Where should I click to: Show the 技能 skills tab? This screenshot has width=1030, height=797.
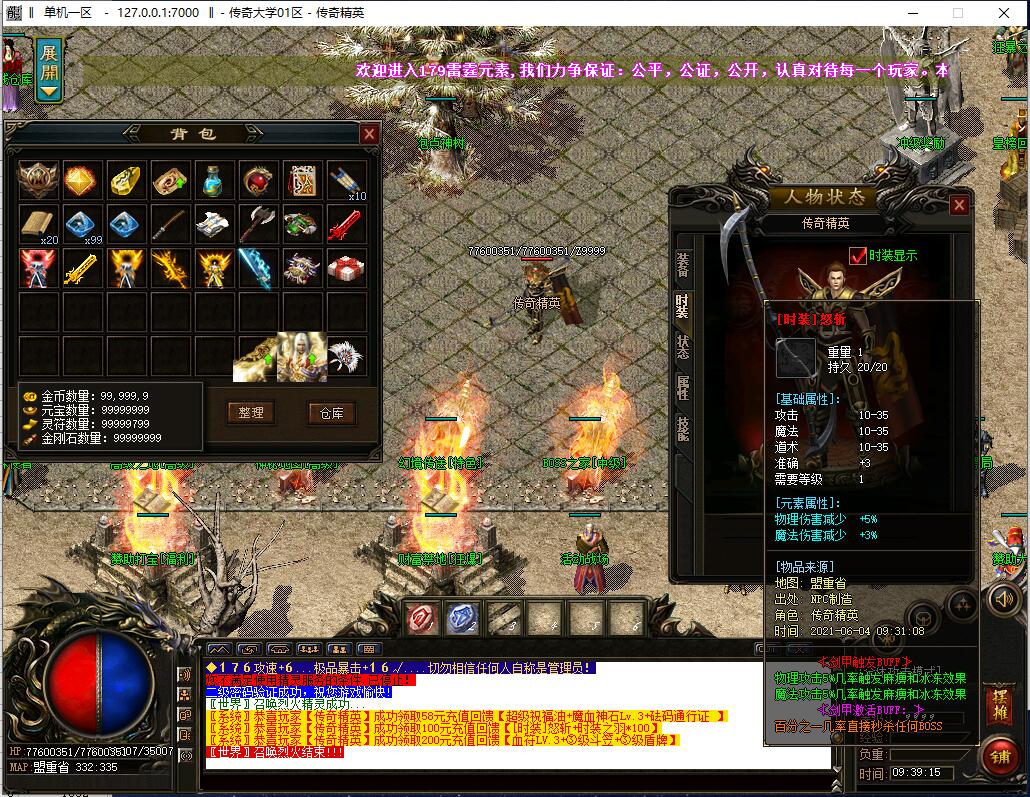682,429
